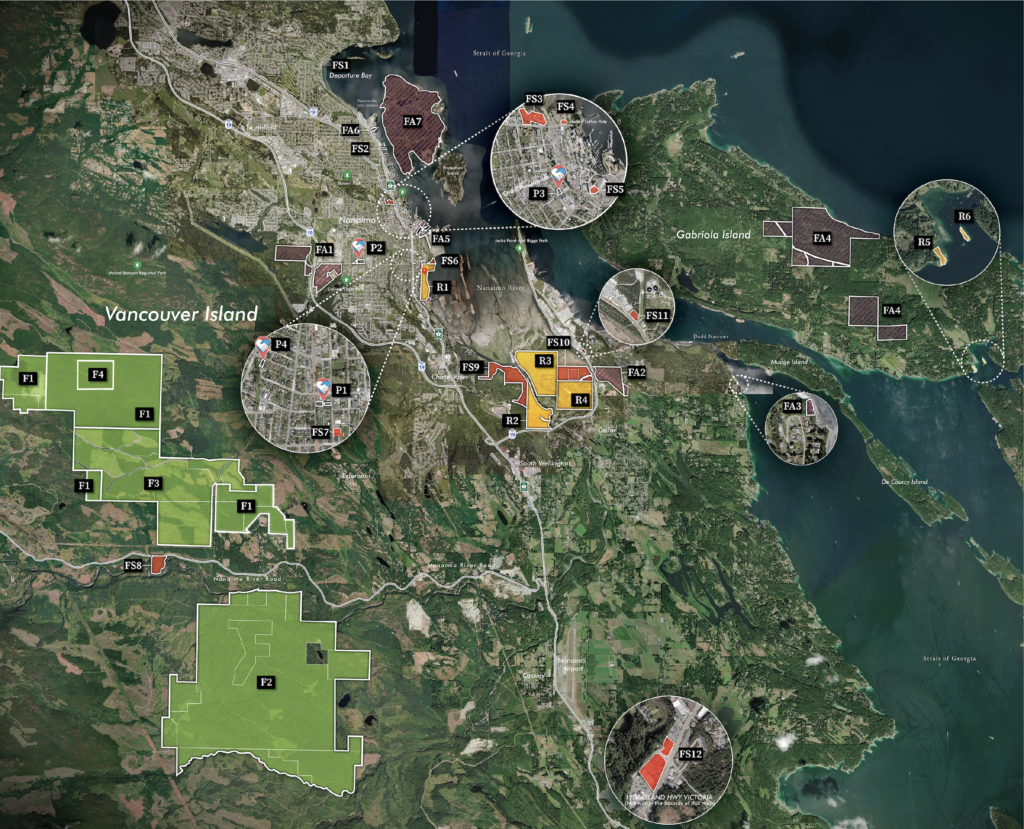
Task: Select the R1 parcel label
Action: click(442, 286)
